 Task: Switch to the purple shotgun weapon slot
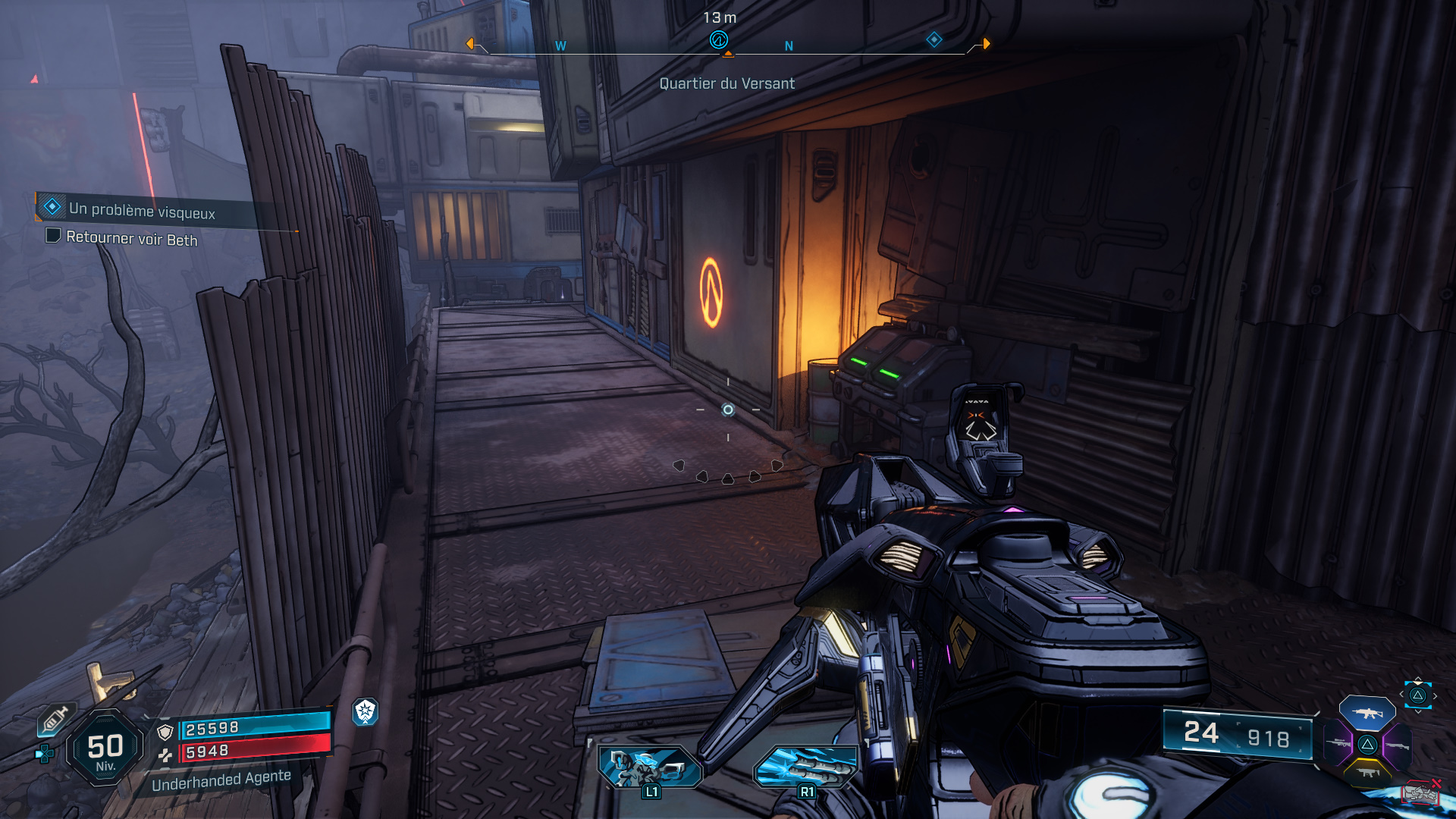1397,745
